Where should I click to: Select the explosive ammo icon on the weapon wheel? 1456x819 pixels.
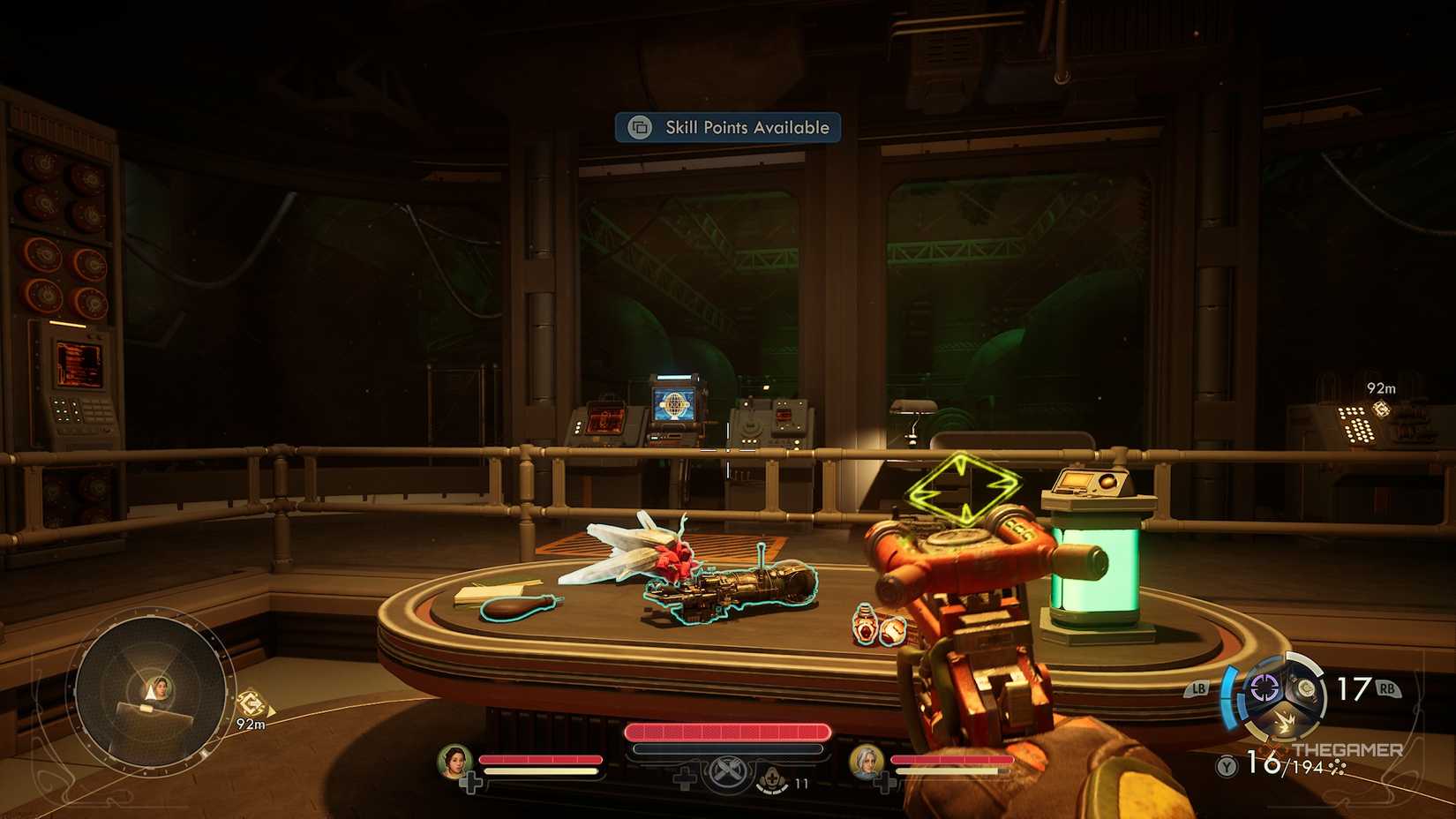[1286, 722]
